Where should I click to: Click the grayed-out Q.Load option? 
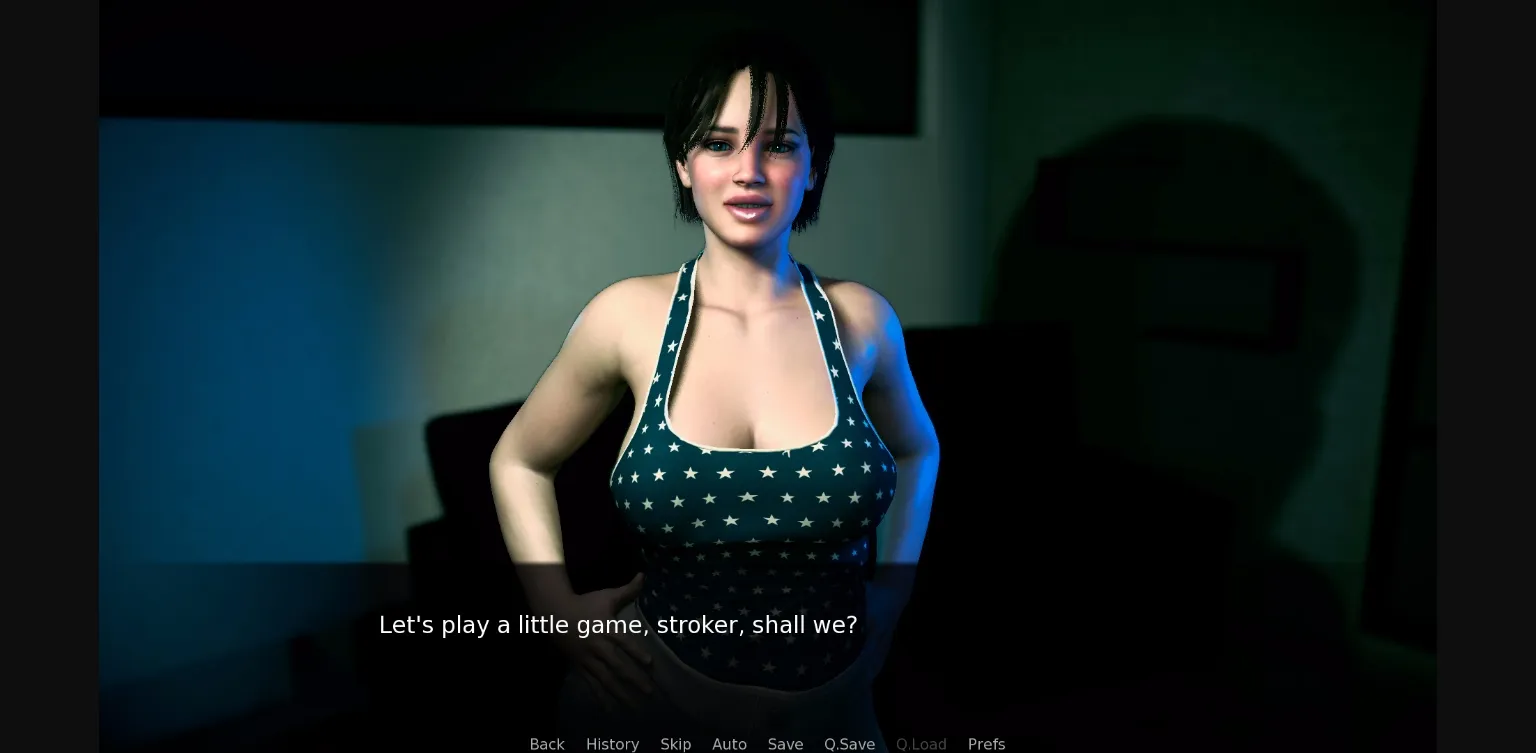point(921,744)
